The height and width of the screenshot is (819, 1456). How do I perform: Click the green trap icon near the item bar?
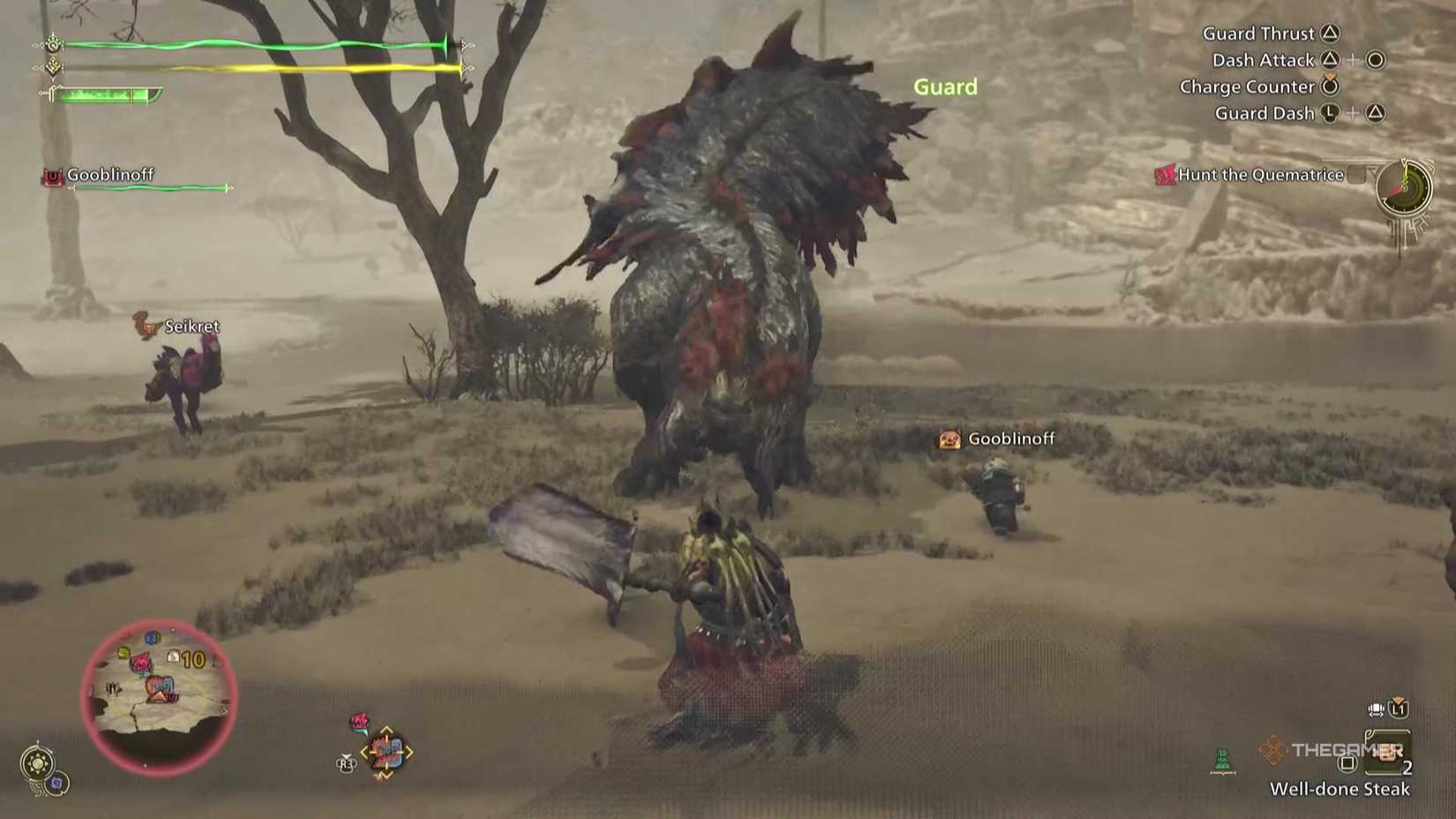click(1224, 759)
